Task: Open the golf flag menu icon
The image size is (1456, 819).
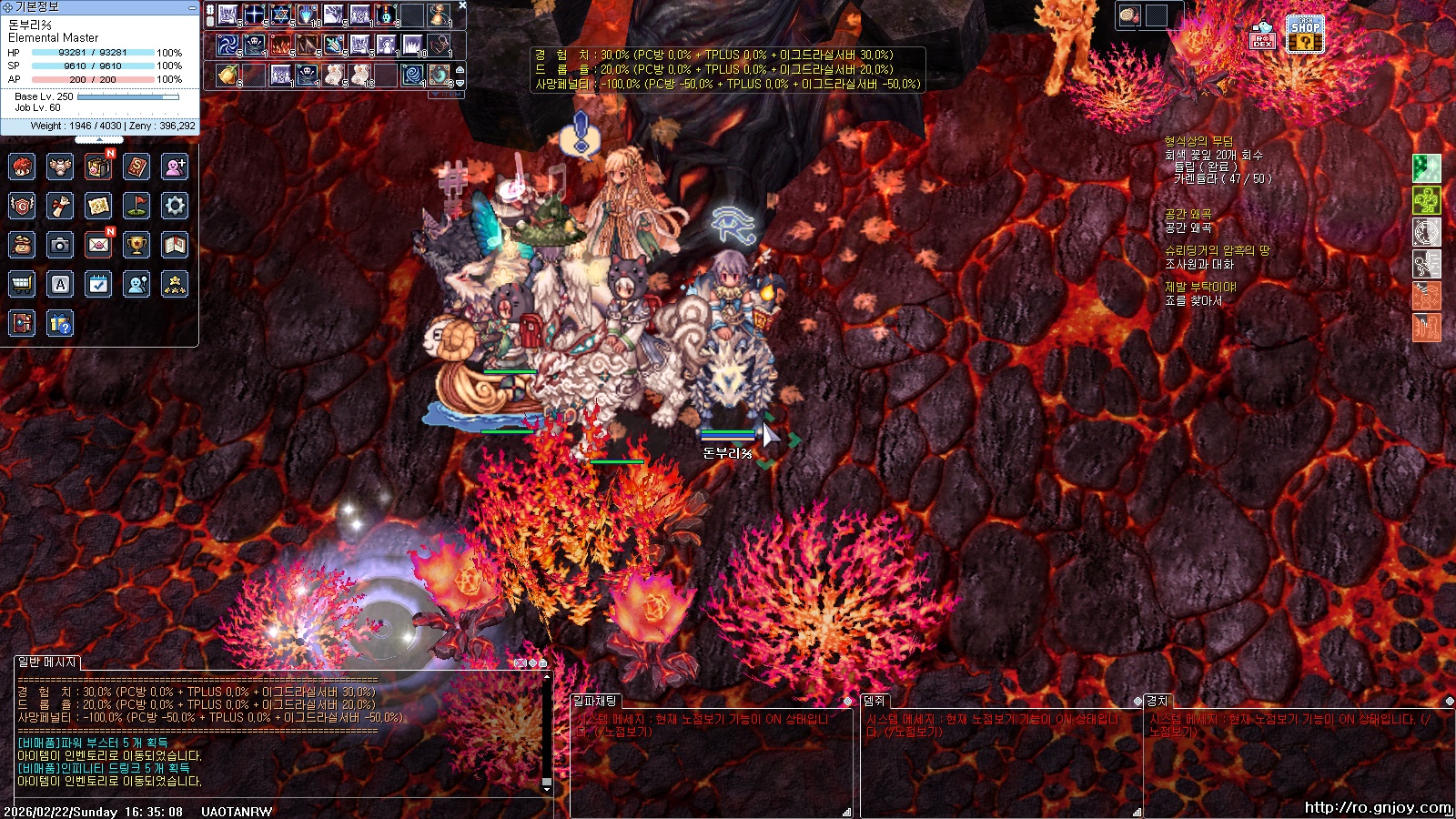Action: click(x=136, y=206)
